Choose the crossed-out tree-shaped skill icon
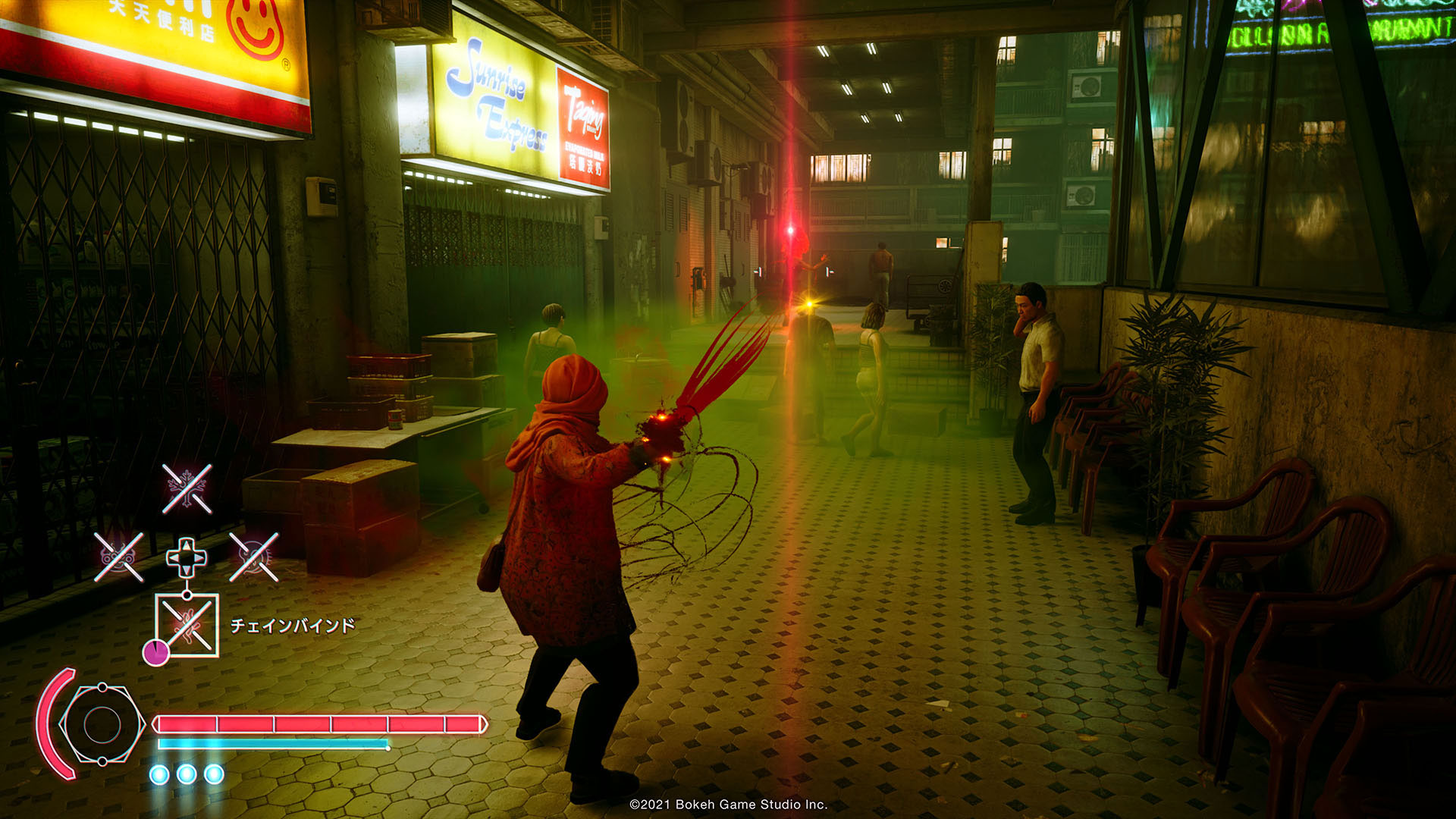 point(187,489)
